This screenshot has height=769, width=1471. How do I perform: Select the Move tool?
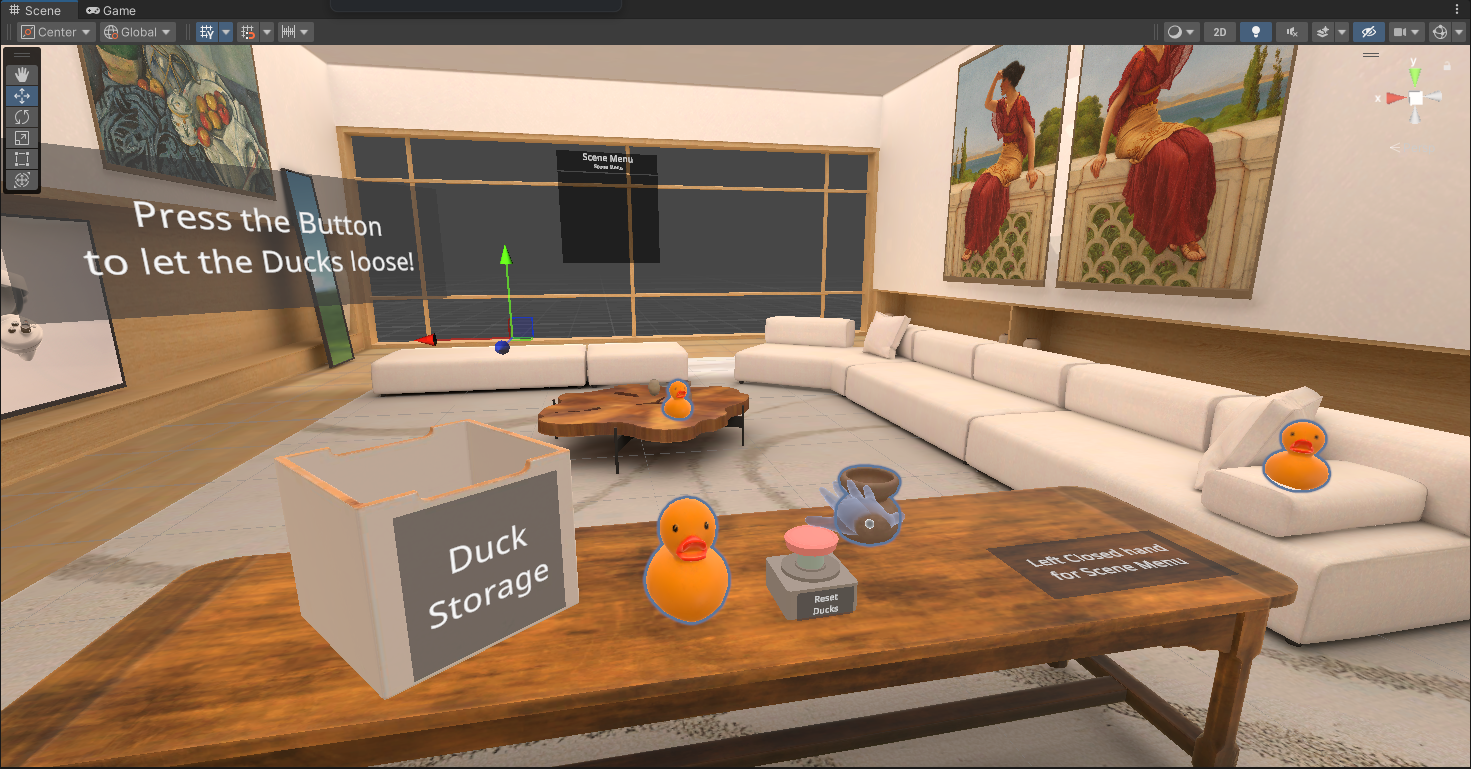[x=22, y=95]
